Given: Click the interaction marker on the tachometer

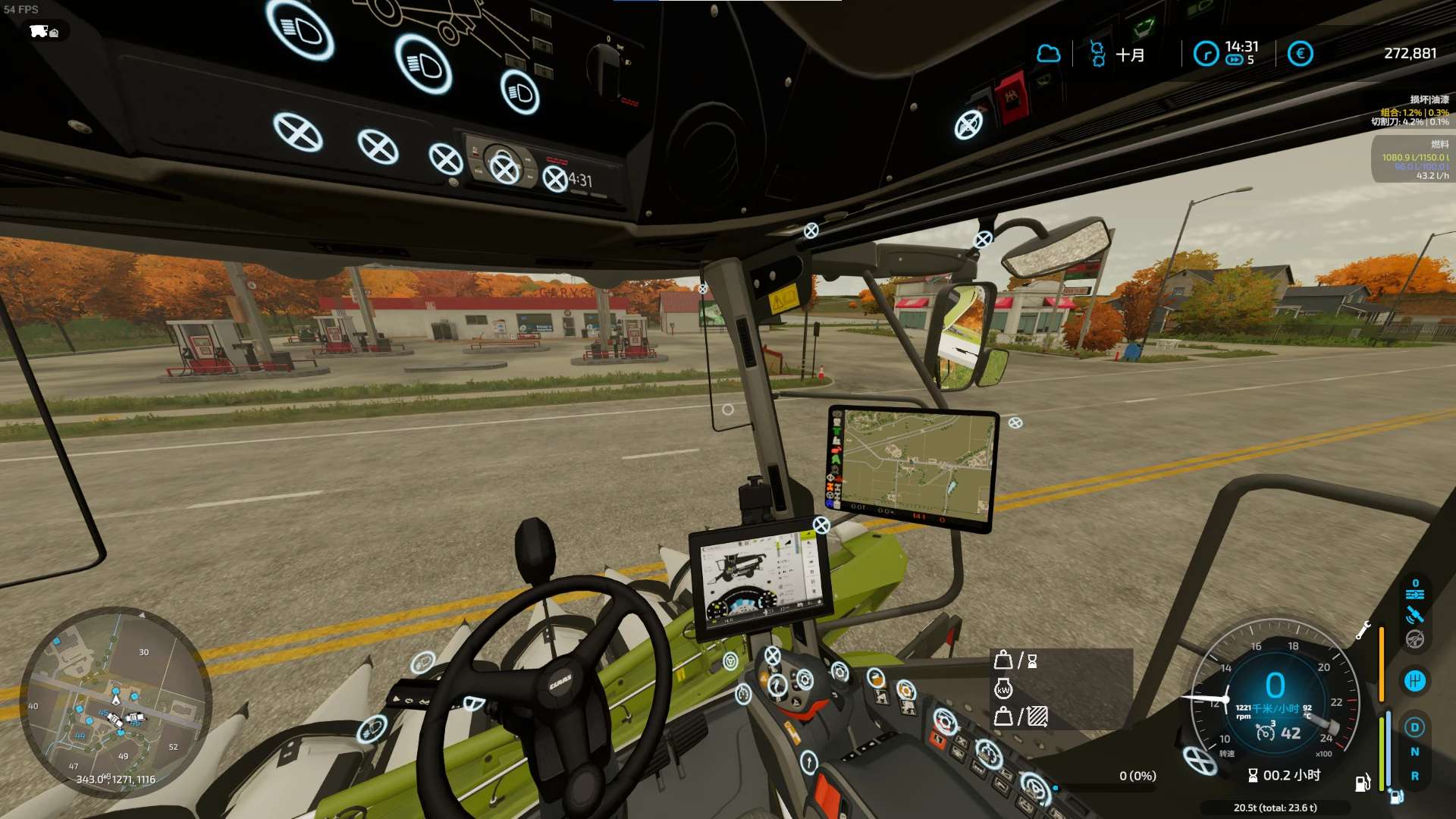Looking at the screenshot, I should coord(1200,760).
